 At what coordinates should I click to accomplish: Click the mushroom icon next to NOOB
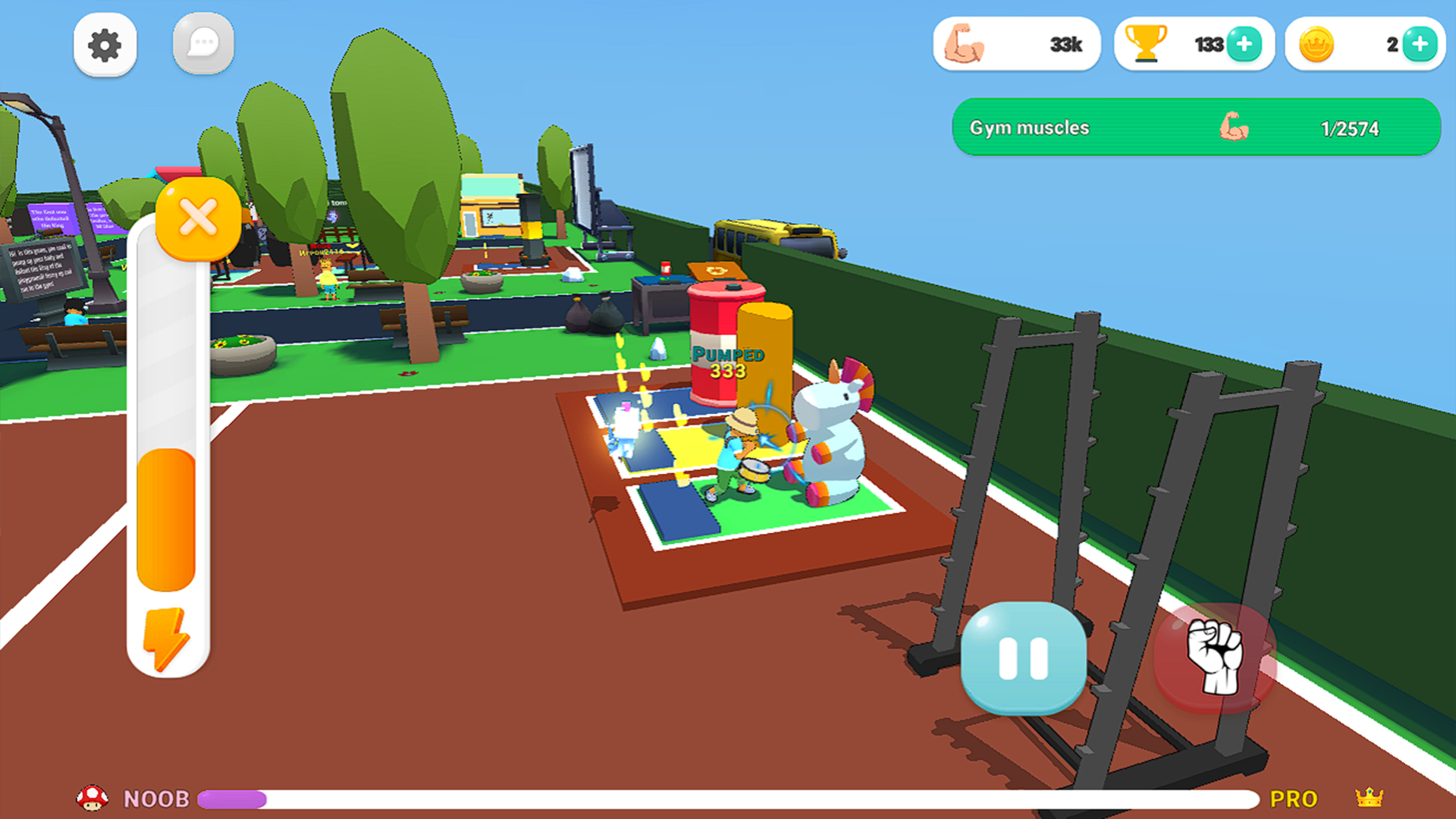tap(93, 798)
